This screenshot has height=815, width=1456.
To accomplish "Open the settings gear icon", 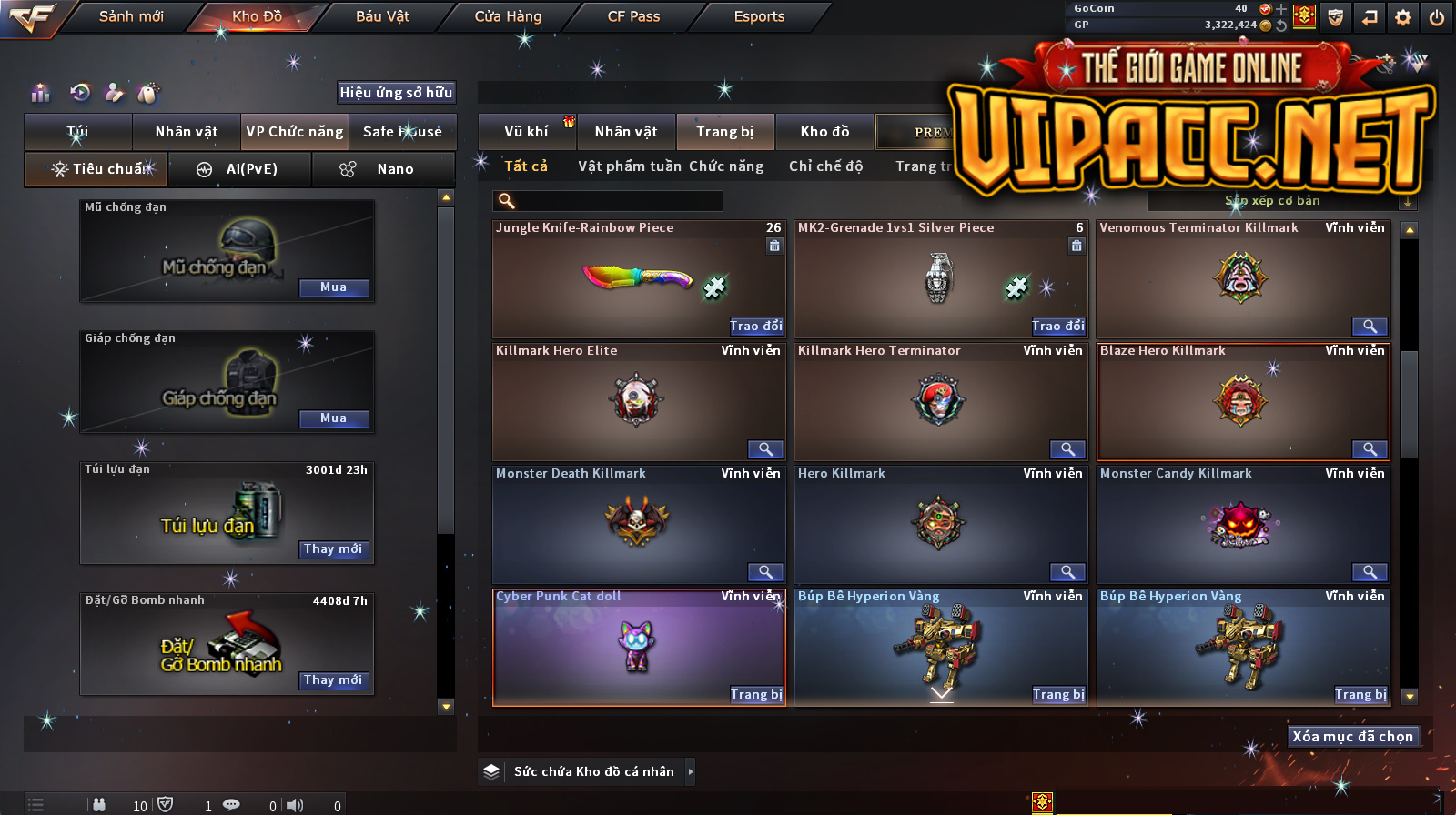I will click(x=1403, y=17).
